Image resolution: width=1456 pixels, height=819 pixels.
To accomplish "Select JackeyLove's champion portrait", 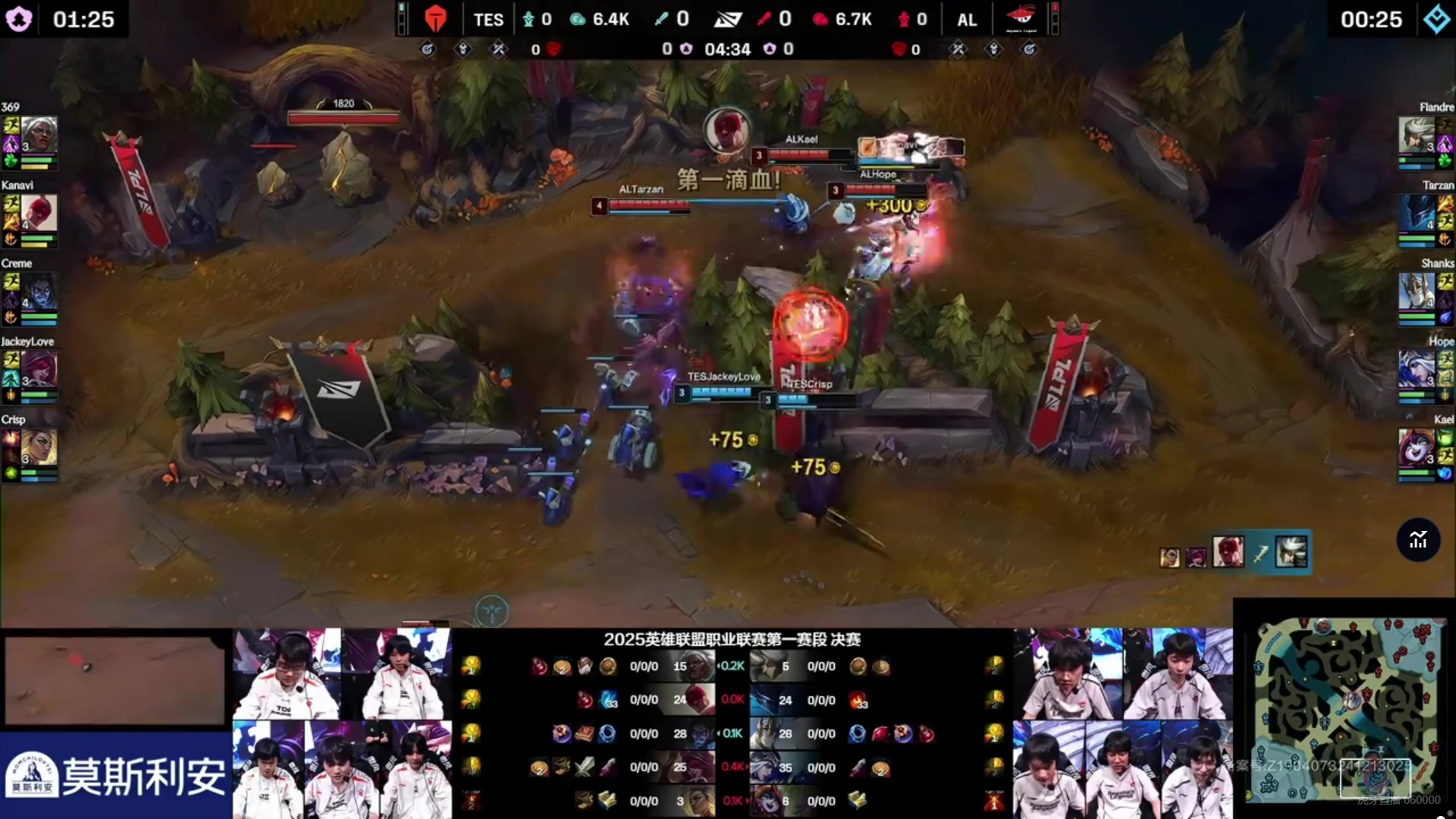I will click(x=39, y=369).
